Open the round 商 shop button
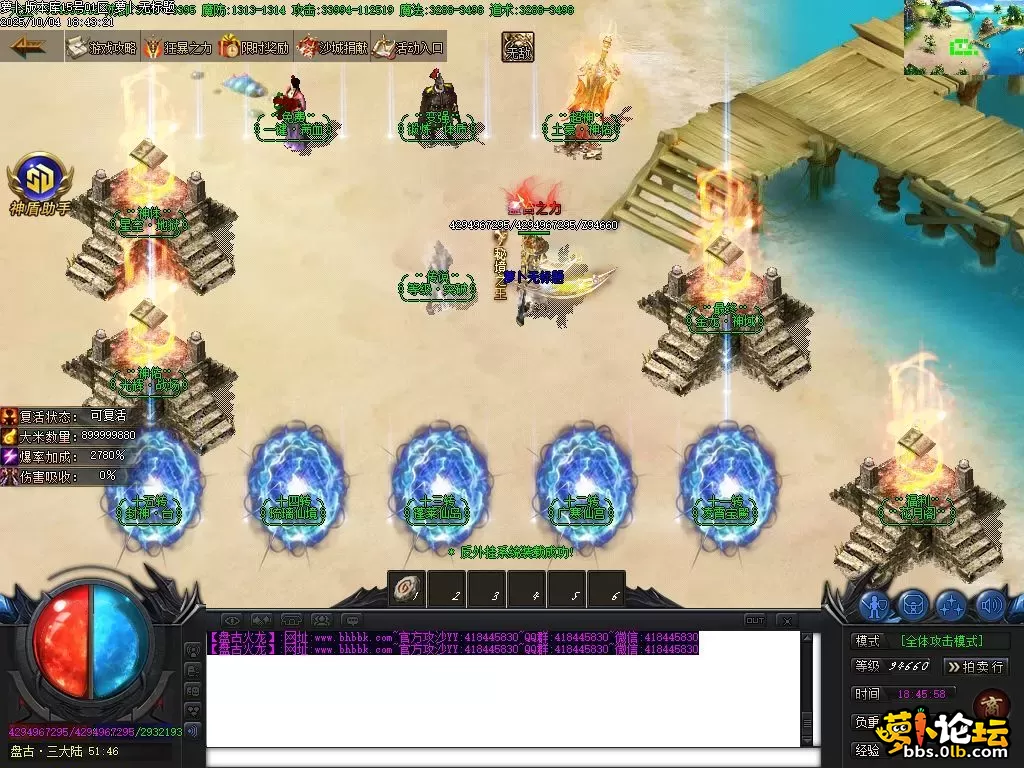The height and width of the screenshot is (768, 1024). coord(990,705)
